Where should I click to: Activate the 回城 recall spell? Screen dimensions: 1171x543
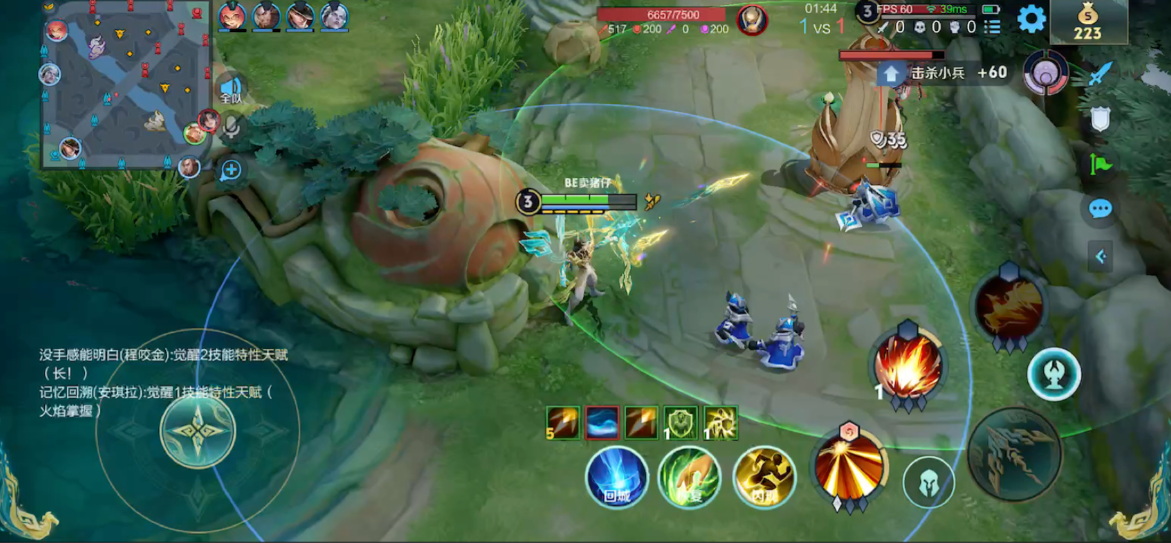tap(616, 476)
